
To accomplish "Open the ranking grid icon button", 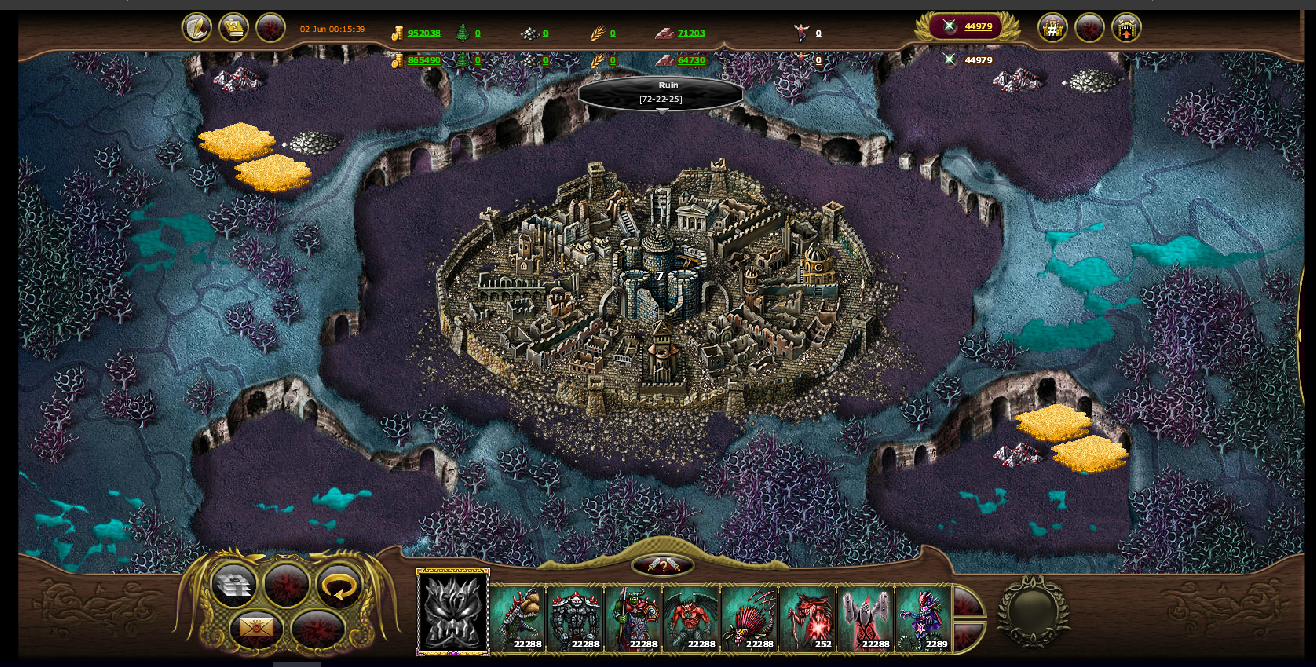I will 1052,27.
